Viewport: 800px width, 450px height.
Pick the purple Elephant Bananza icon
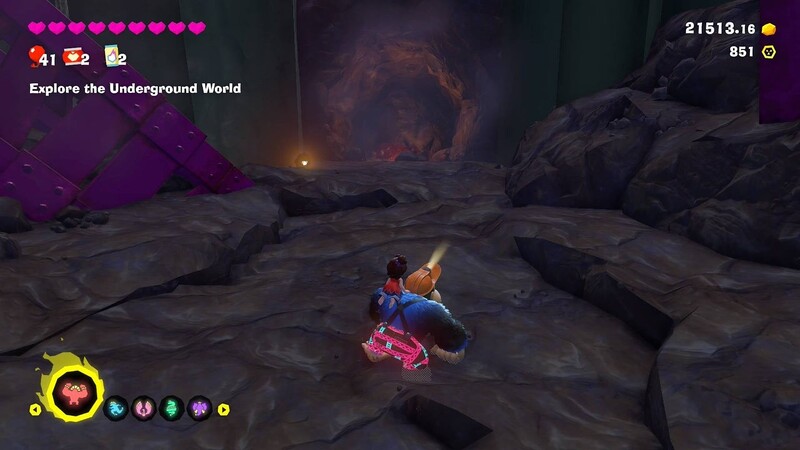click(x=200, y=409)
